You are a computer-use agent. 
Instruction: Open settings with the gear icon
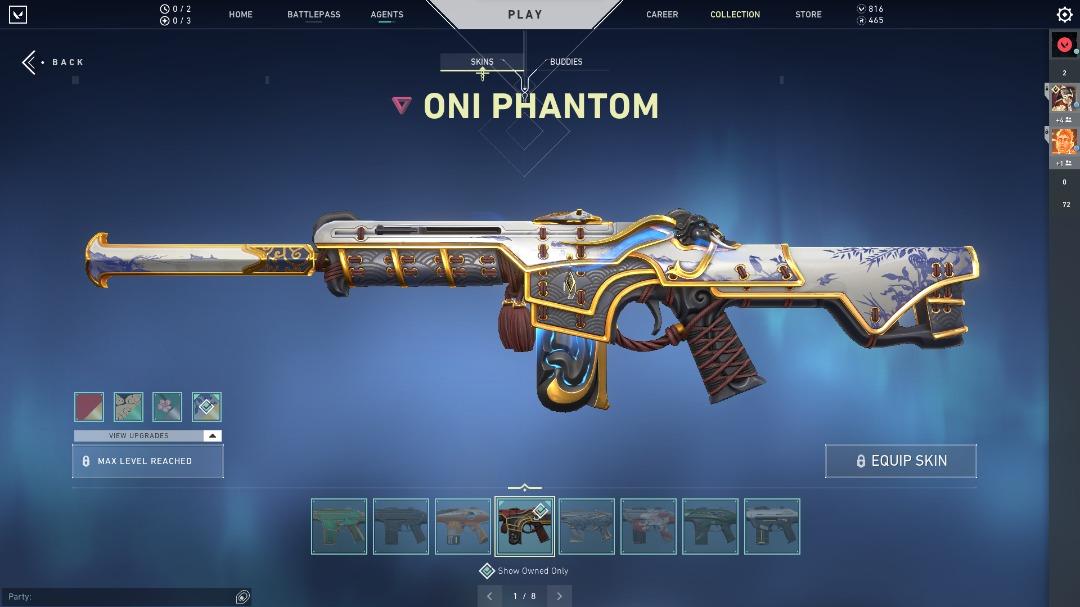coord(1064,15)
